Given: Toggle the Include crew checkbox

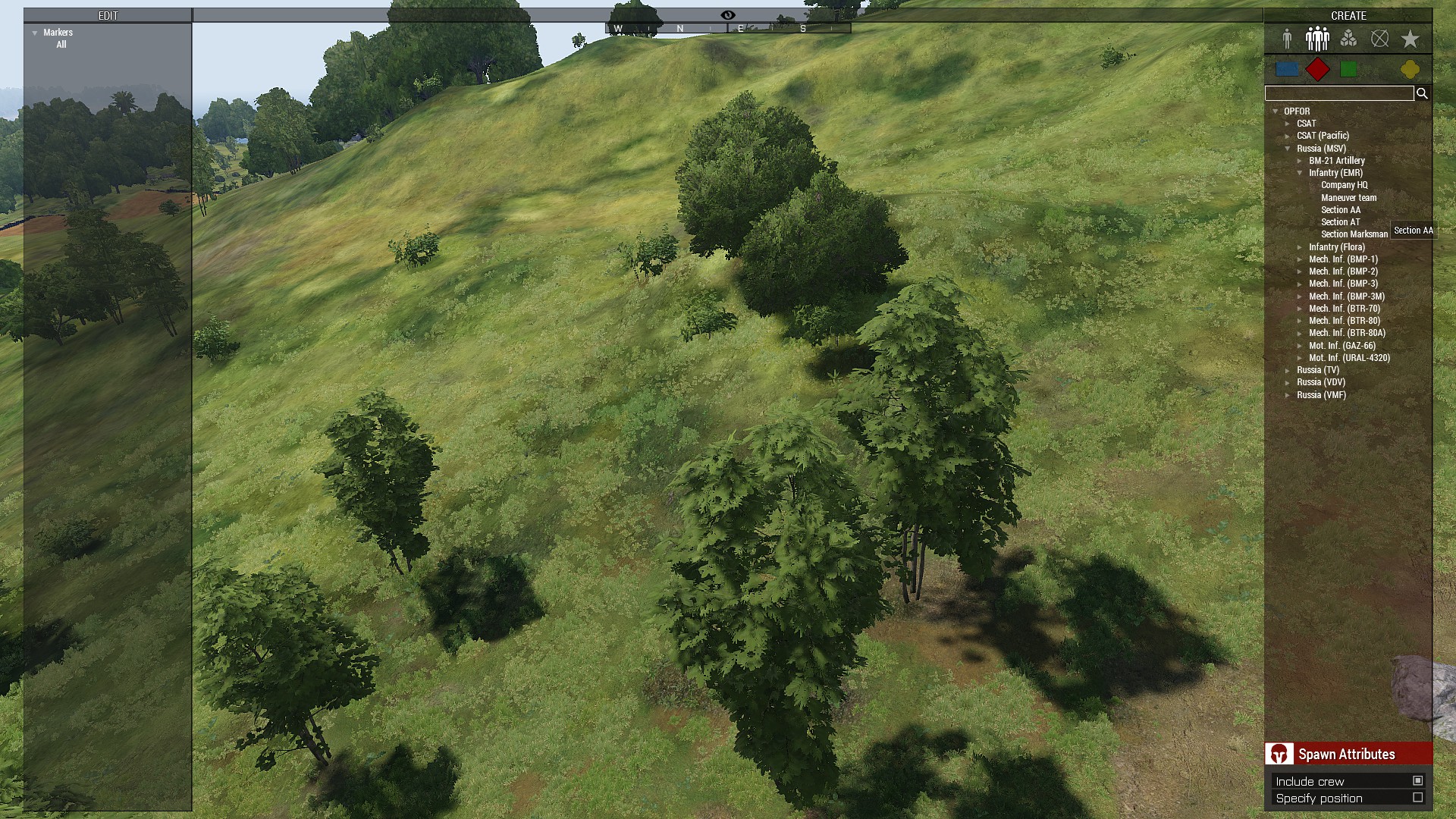Looking at the screenshot, I should [x=1417, y=780].
